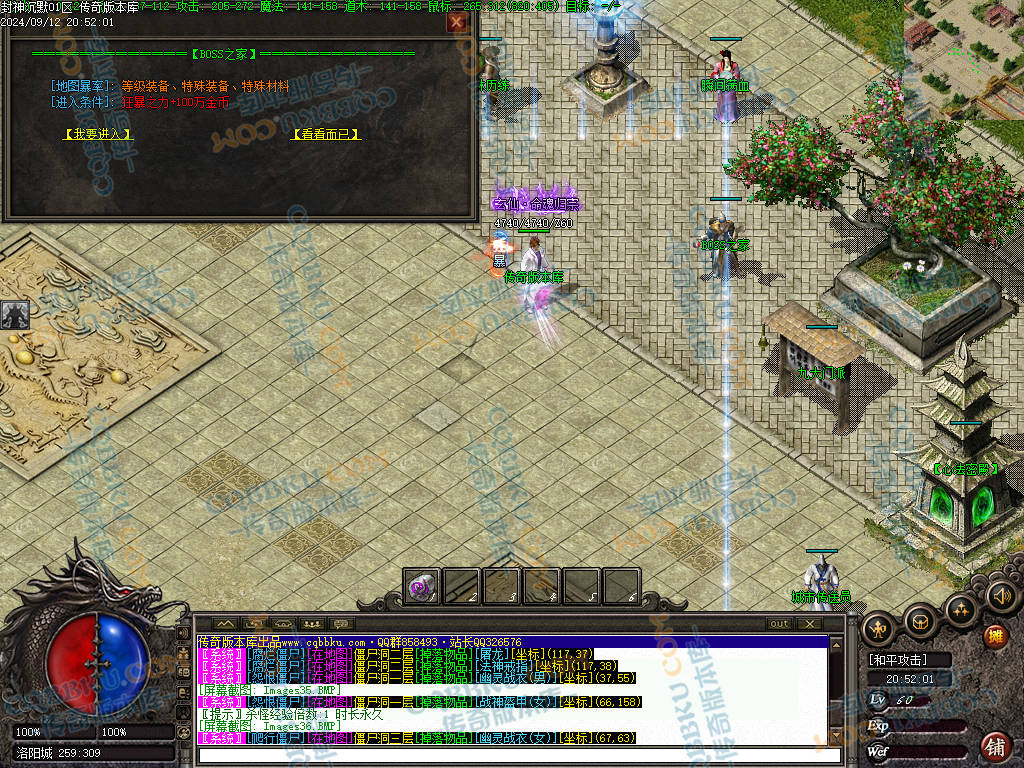
Task: Choose the 我要进入 option to enter
Action: point(97,133)
